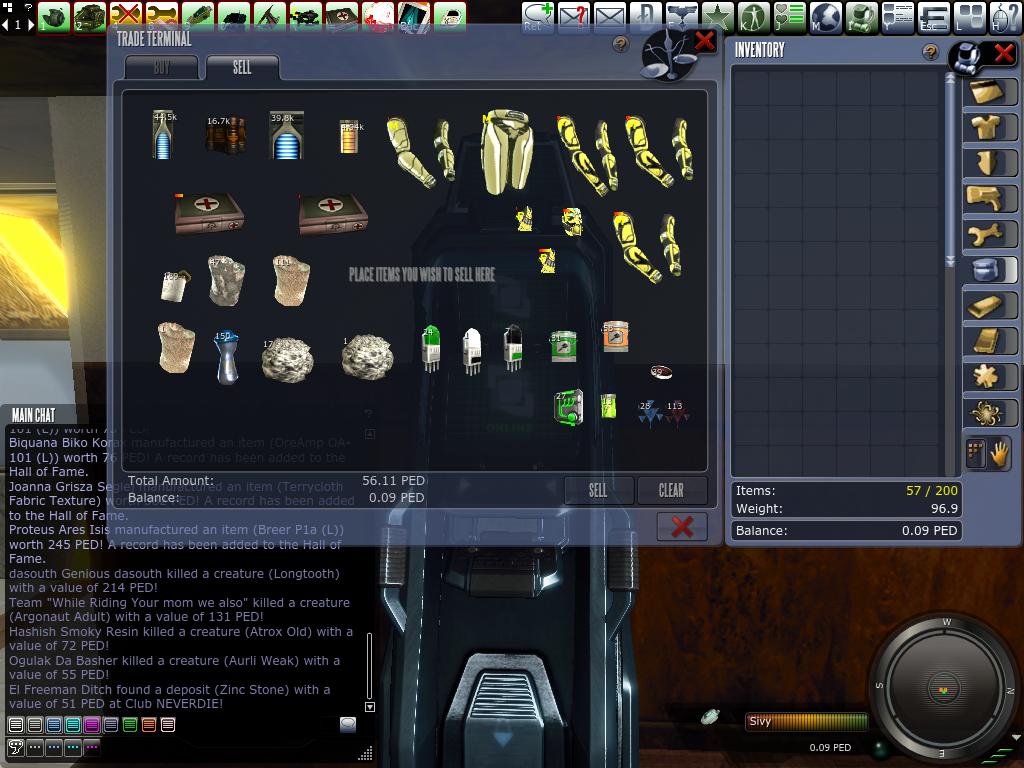Pick the 16.7k brown ammo crate stack

(x=225, y=135)
